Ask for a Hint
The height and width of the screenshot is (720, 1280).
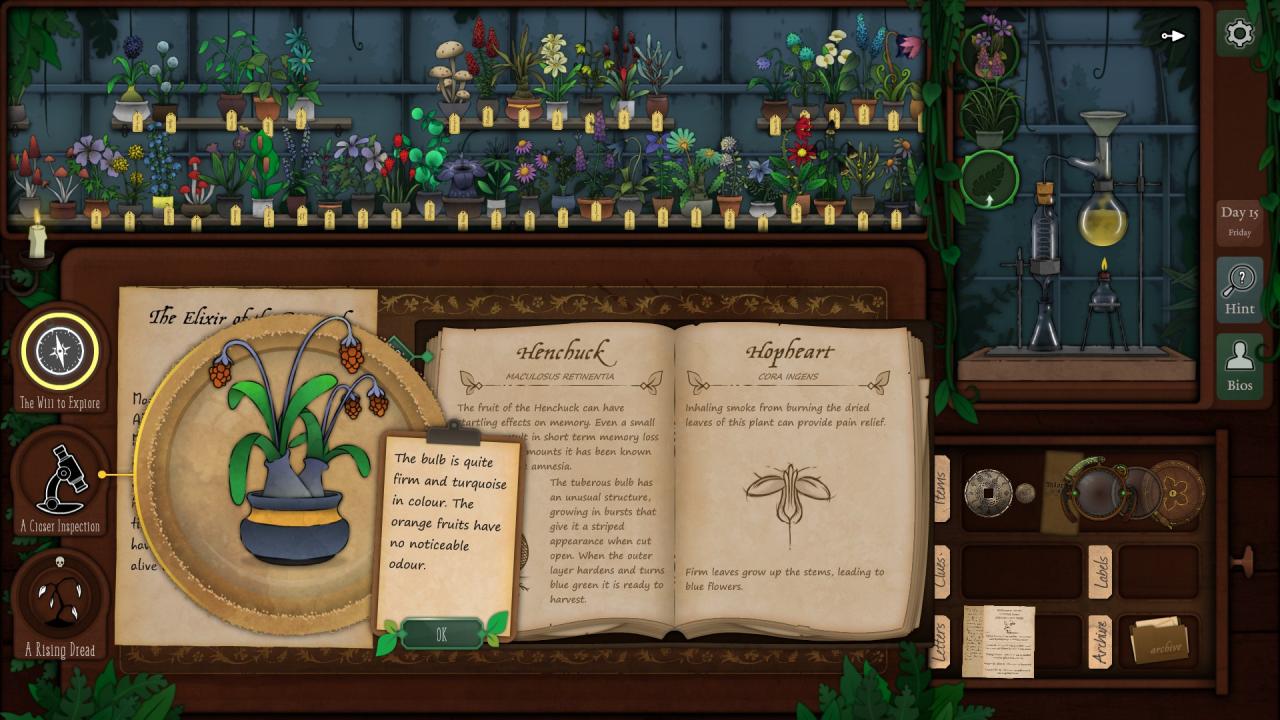(1239, 289)
